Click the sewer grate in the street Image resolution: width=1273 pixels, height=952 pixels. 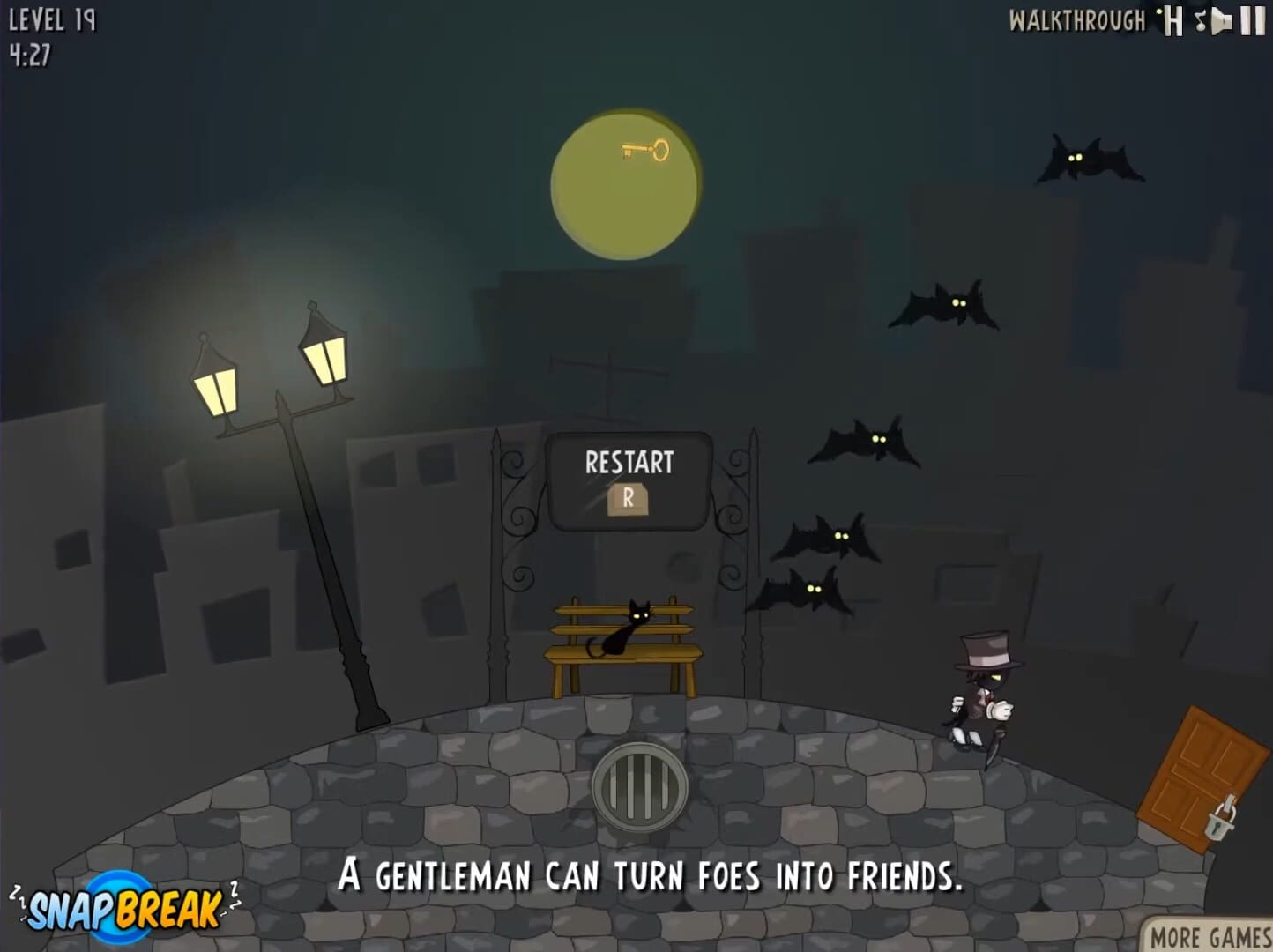642,789
